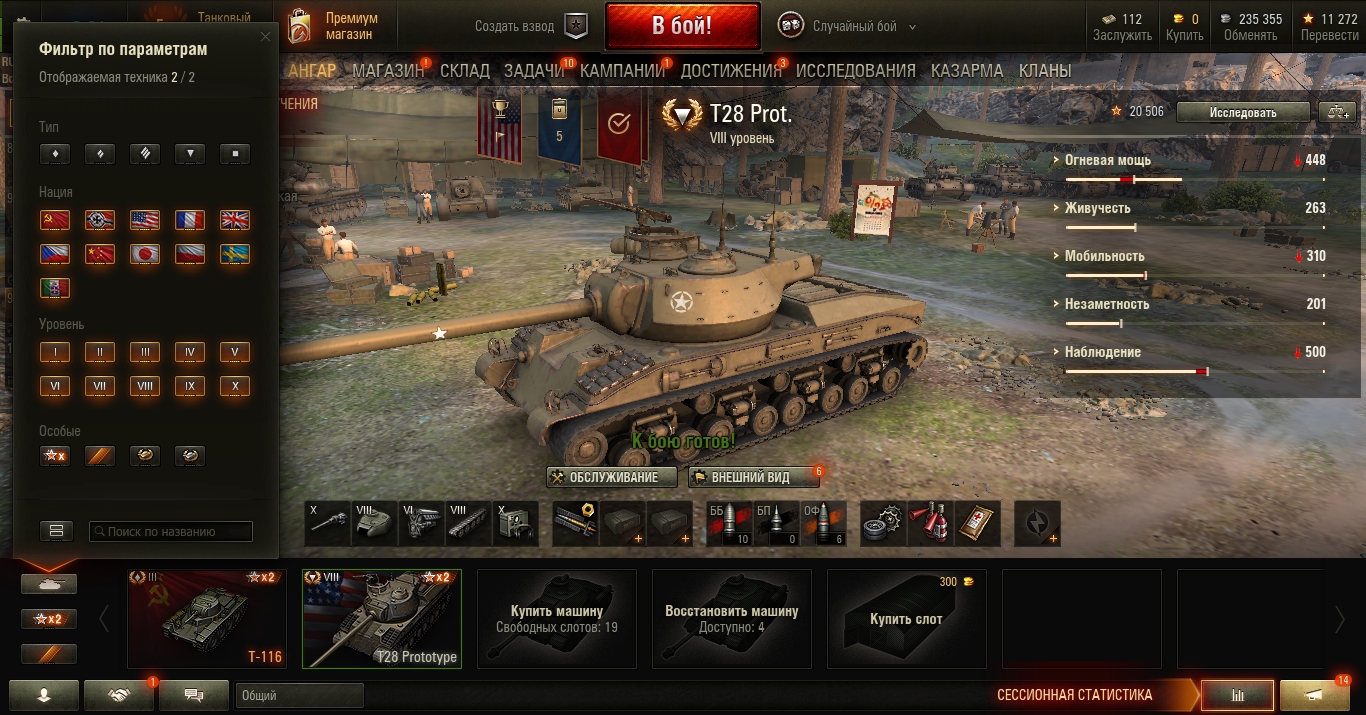Open the КАЗАРМА tab
The height and width of the screenshot is (715, 1366).
coord(966,71)
